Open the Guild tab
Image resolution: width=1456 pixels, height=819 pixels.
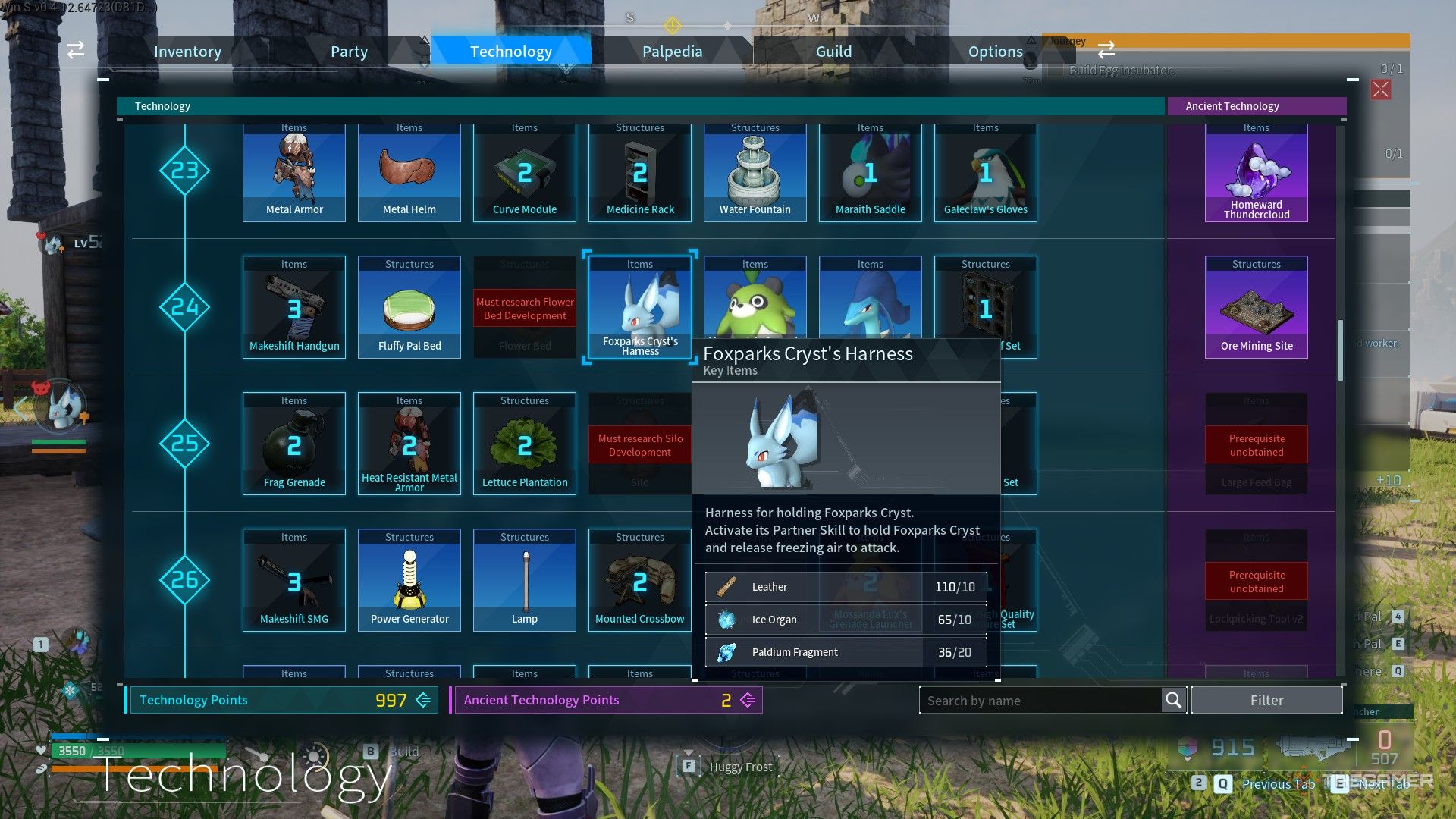tap(833, 52)
